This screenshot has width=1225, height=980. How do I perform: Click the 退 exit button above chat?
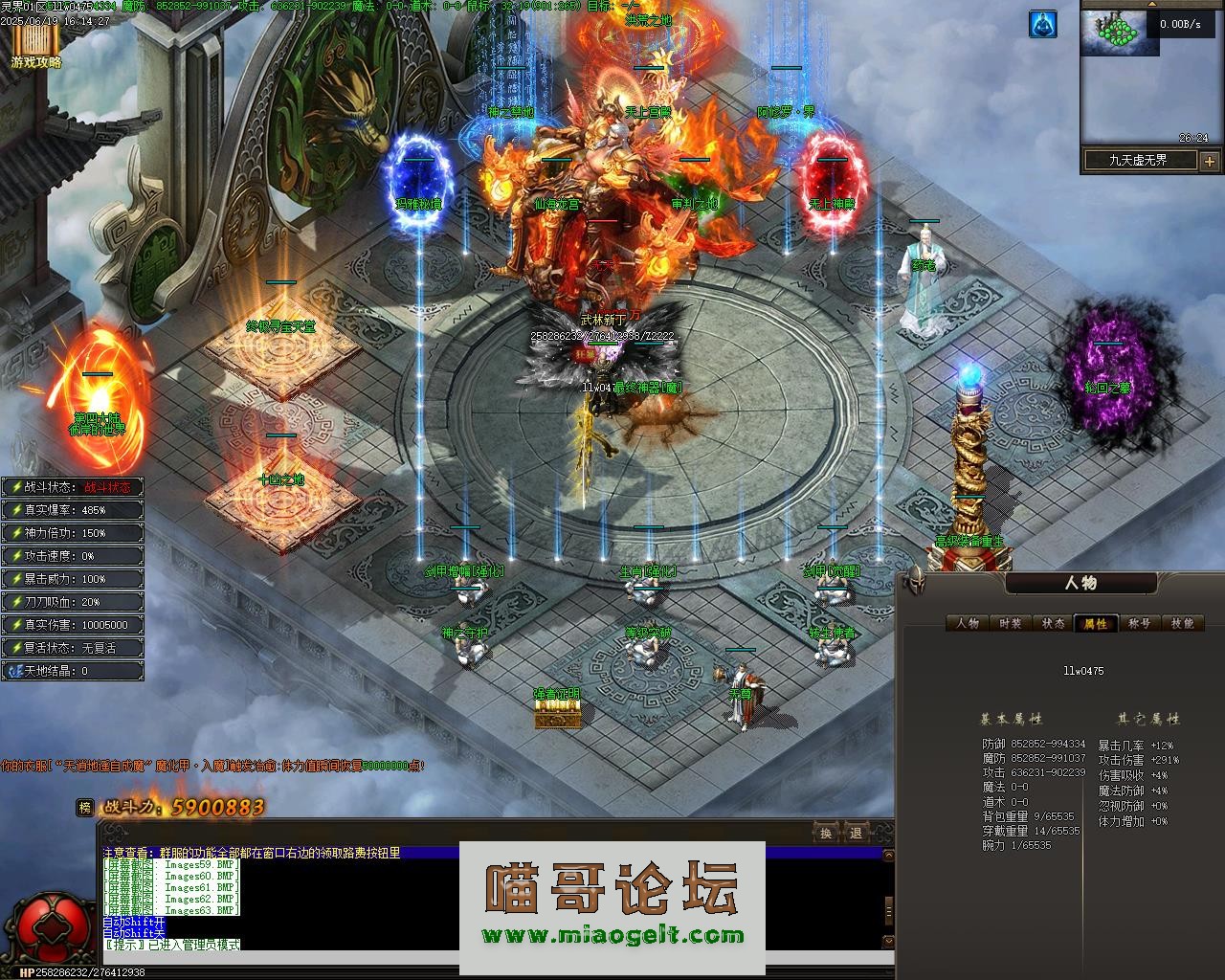coord(856,833)
